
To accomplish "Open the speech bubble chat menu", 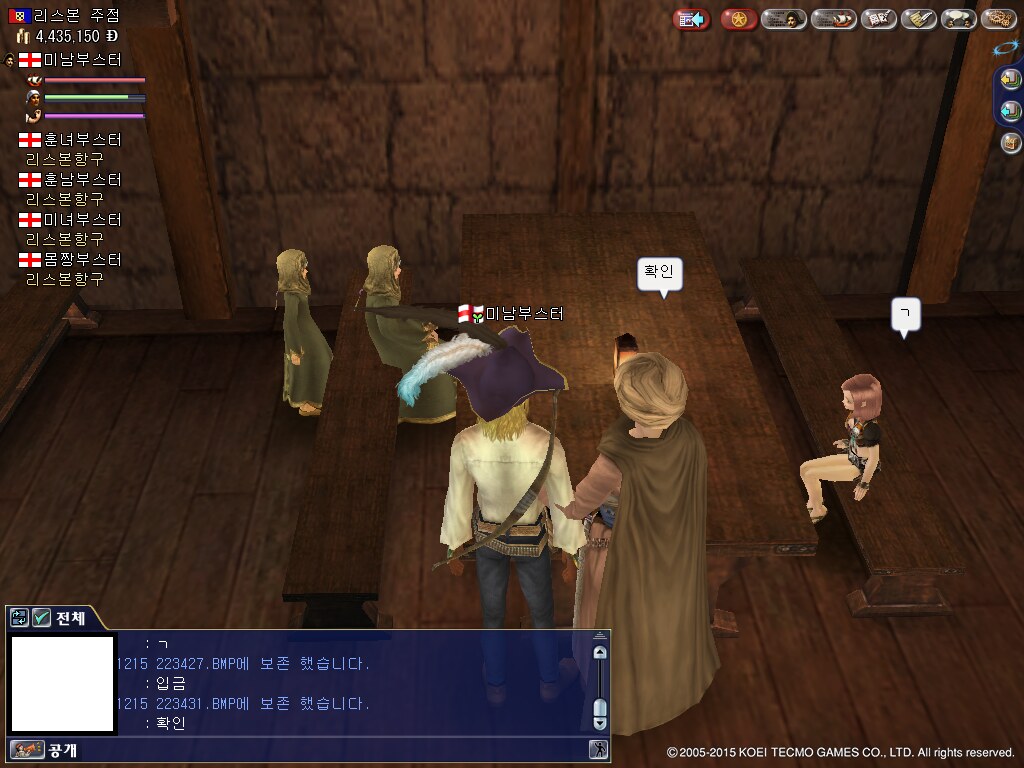I will pos(959,19).
